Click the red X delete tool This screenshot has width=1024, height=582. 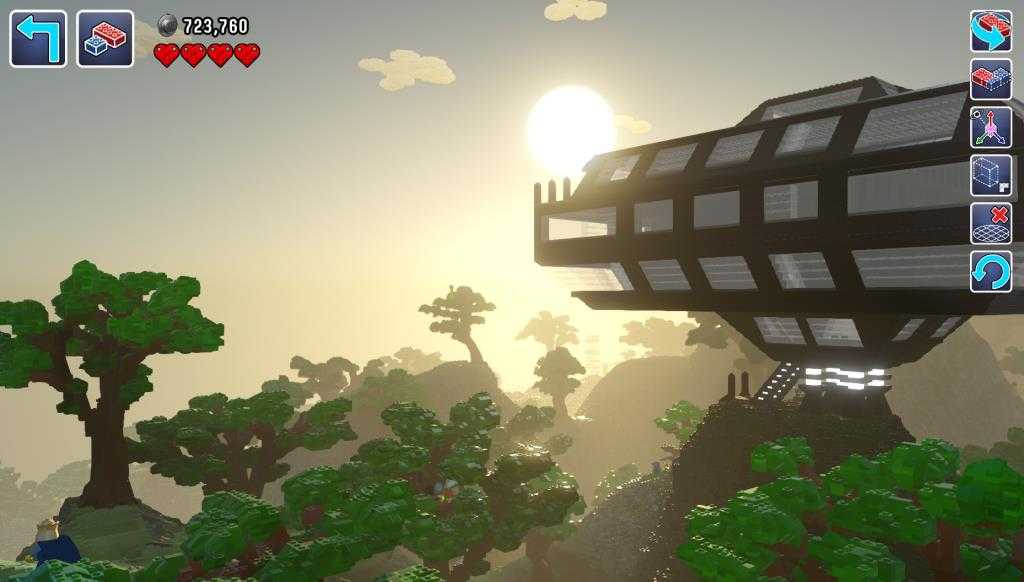990,223
